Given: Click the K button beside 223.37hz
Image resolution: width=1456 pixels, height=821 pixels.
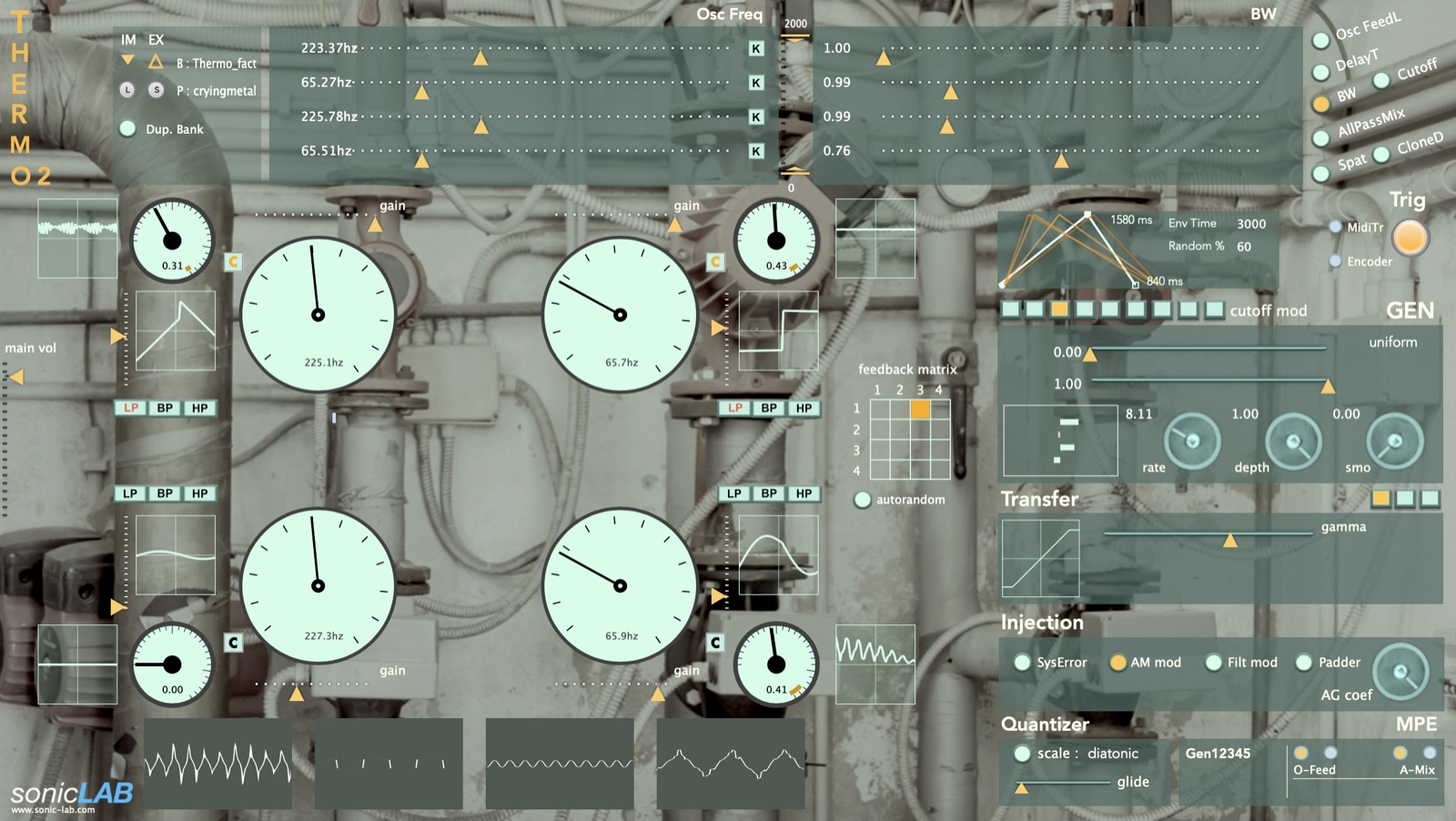Looking at the screenshot, I should coord(755,47).
